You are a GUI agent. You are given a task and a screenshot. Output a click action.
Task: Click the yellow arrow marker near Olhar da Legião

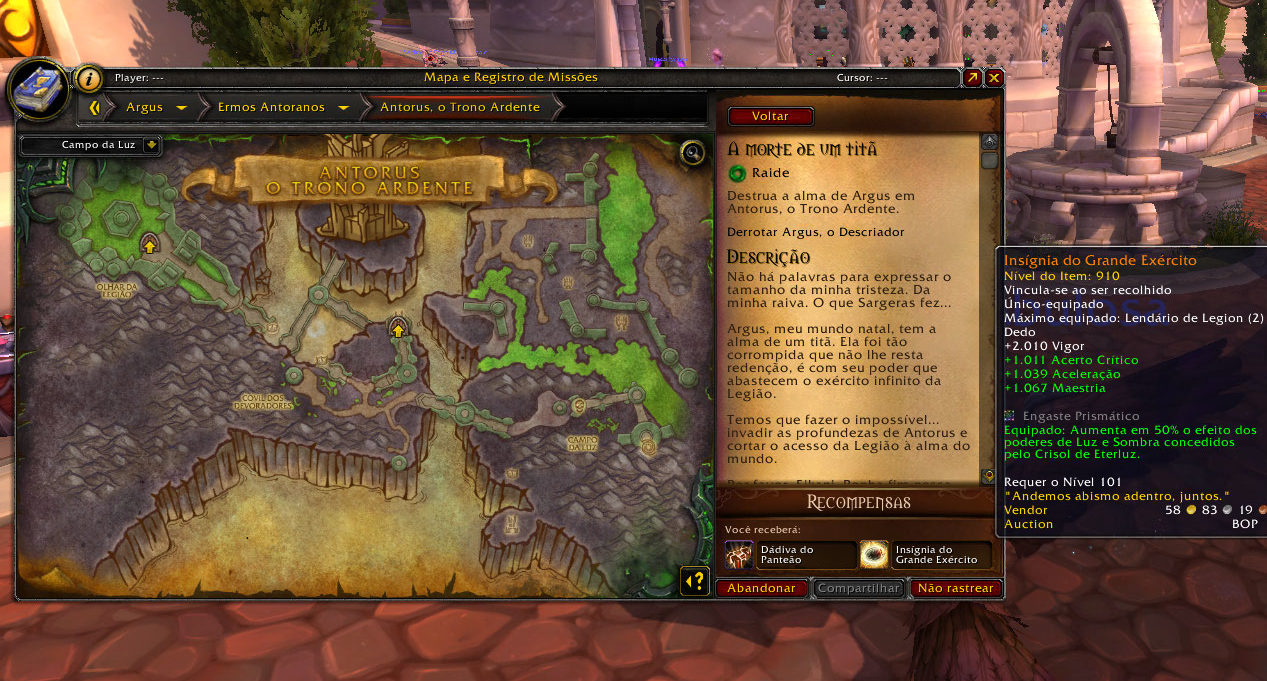[x=150, y=243]
